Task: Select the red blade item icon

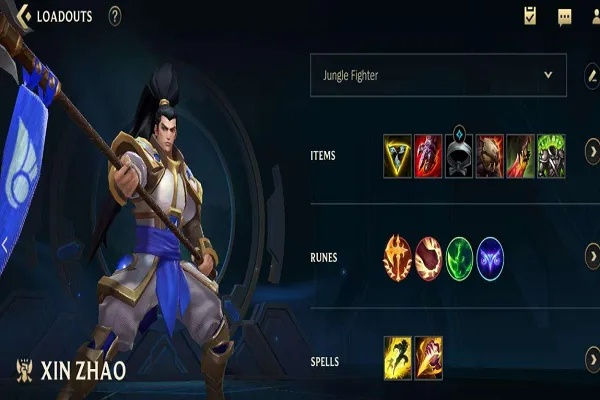Action: 428,157
